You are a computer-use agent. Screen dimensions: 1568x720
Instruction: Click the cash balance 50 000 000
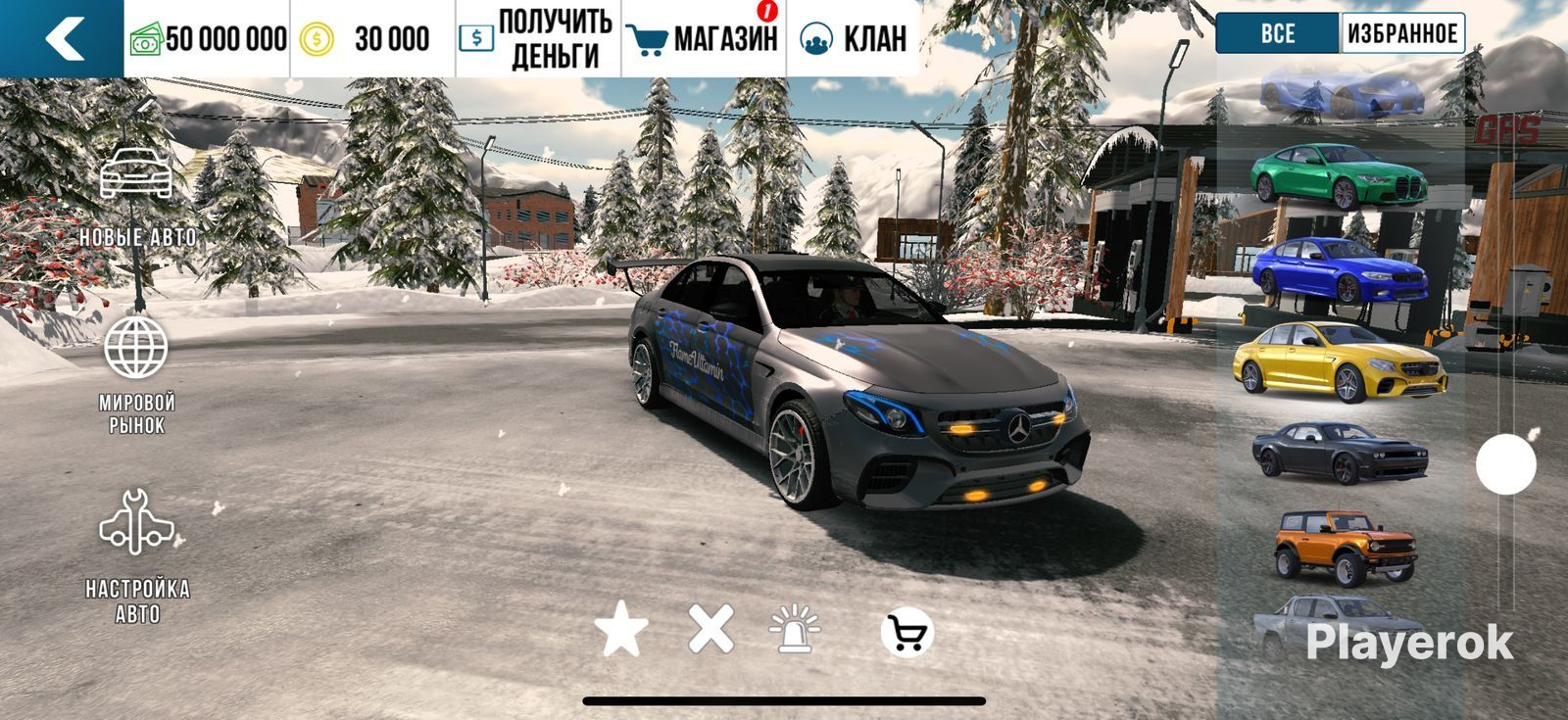pyautogui.click(x=208, y=39)
